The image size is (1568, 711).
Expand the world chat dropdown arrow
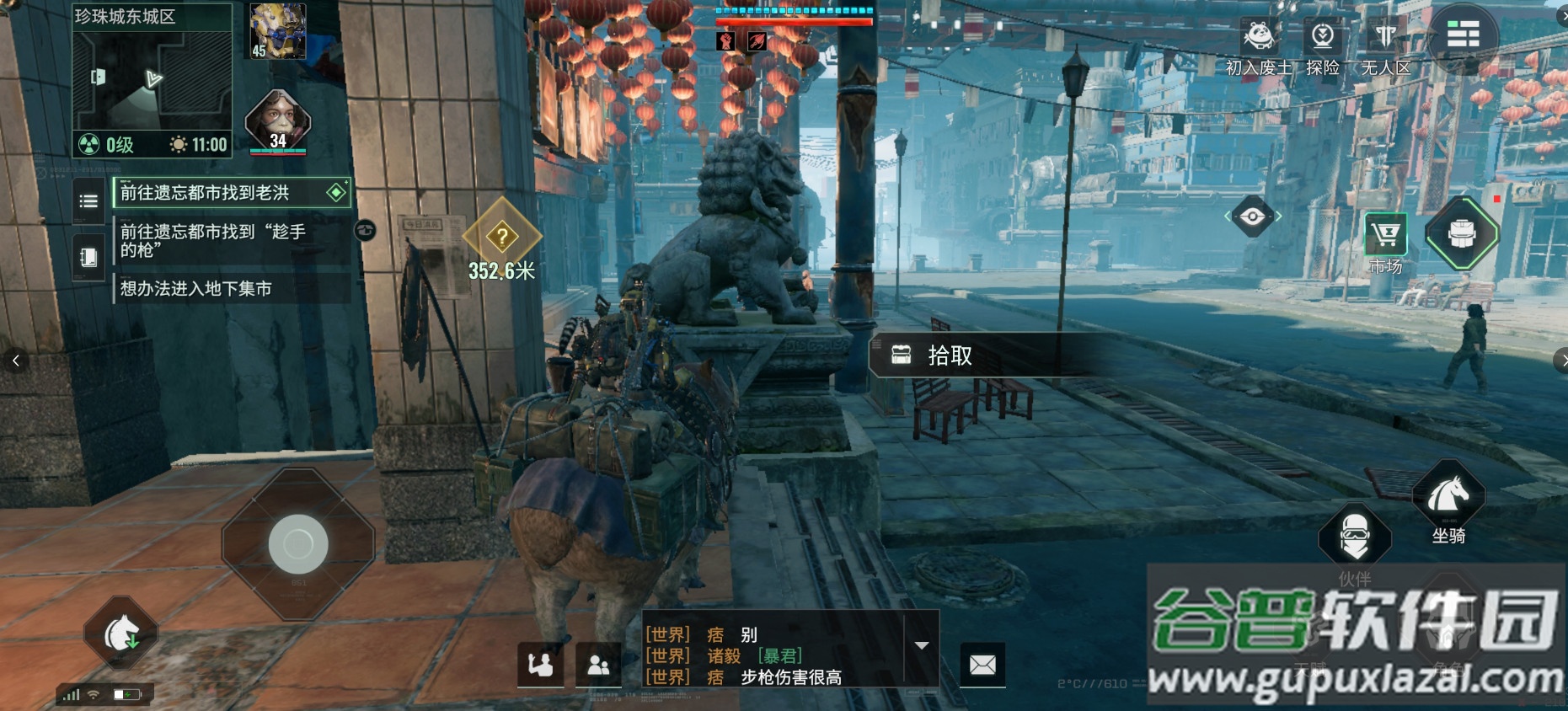coord(922,646)
